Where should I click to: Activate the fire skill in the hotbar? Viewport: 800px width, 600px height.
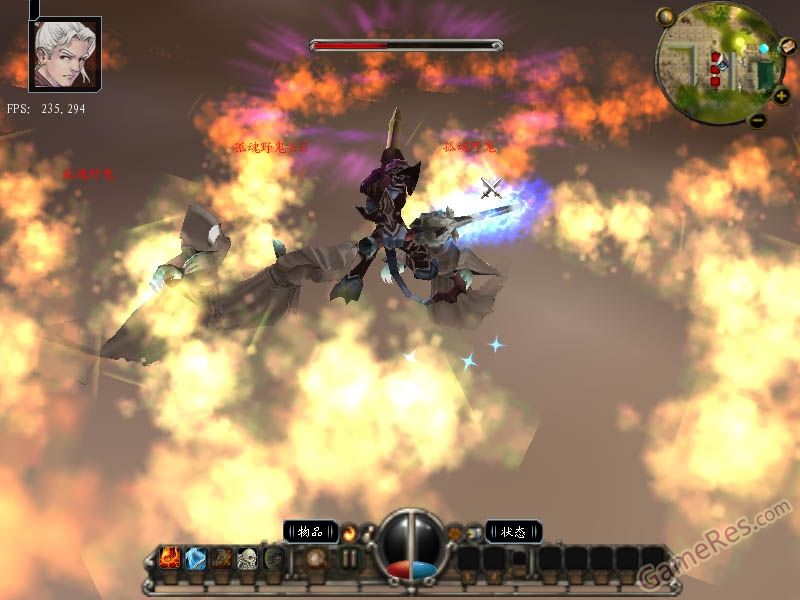pyautogui.click(x=170, y=558)
